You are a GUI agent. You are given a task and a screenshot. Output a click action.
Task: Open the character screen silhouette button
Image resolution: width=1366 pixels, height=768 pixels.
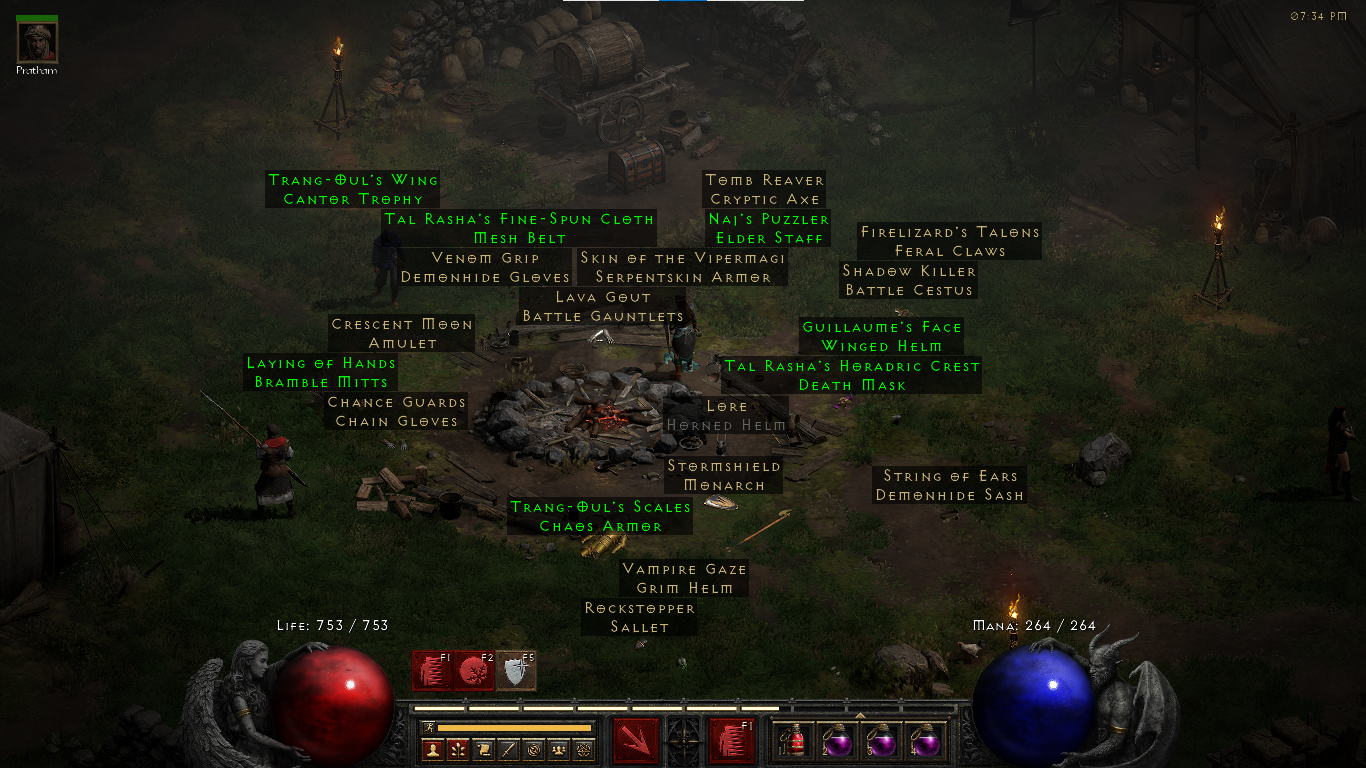[433, 749]
